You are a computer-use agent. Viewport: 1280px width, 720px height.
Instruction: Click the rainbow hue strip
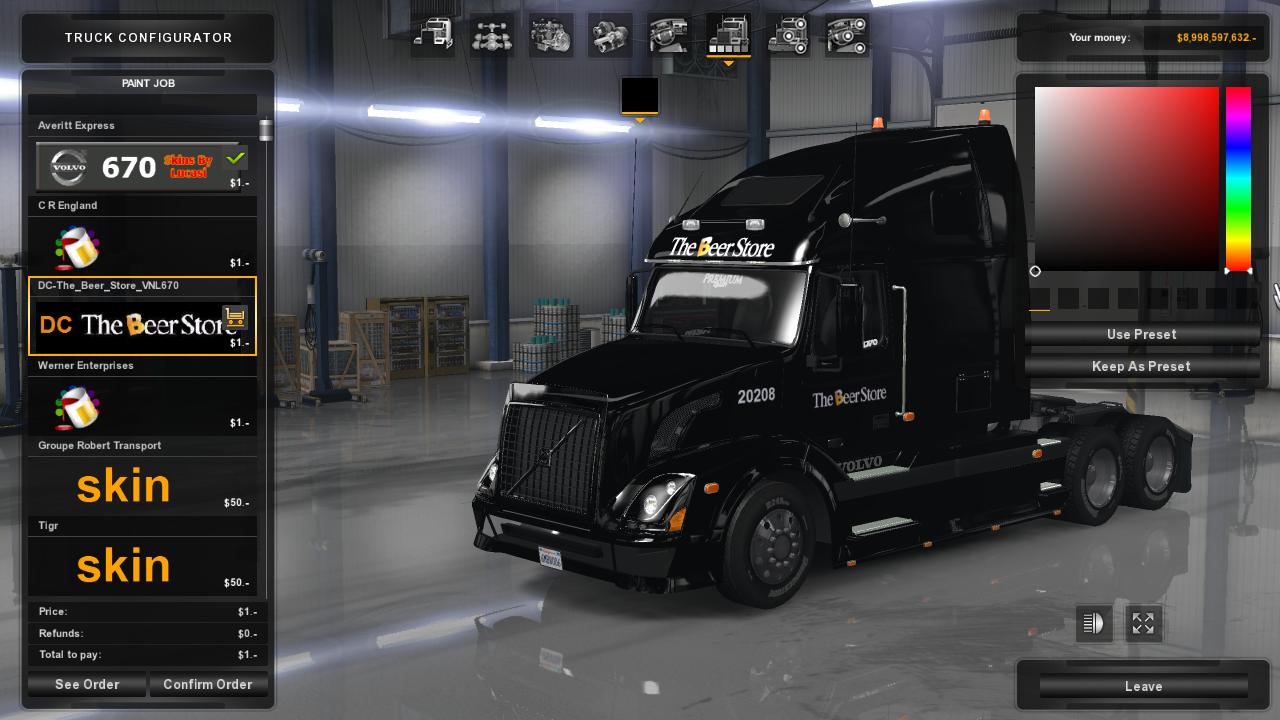coord(1238,178)
